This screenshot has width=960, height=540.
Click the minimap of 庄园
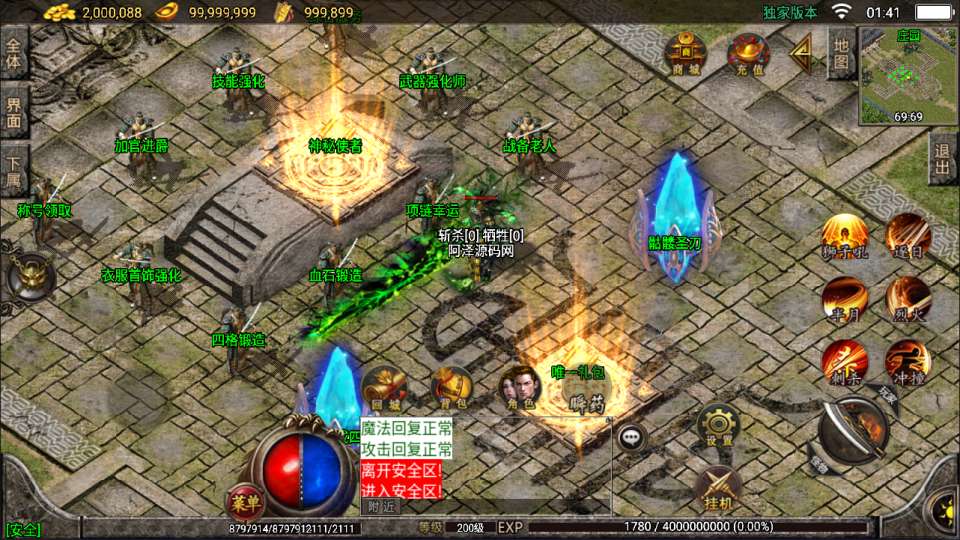click(908, 76)
